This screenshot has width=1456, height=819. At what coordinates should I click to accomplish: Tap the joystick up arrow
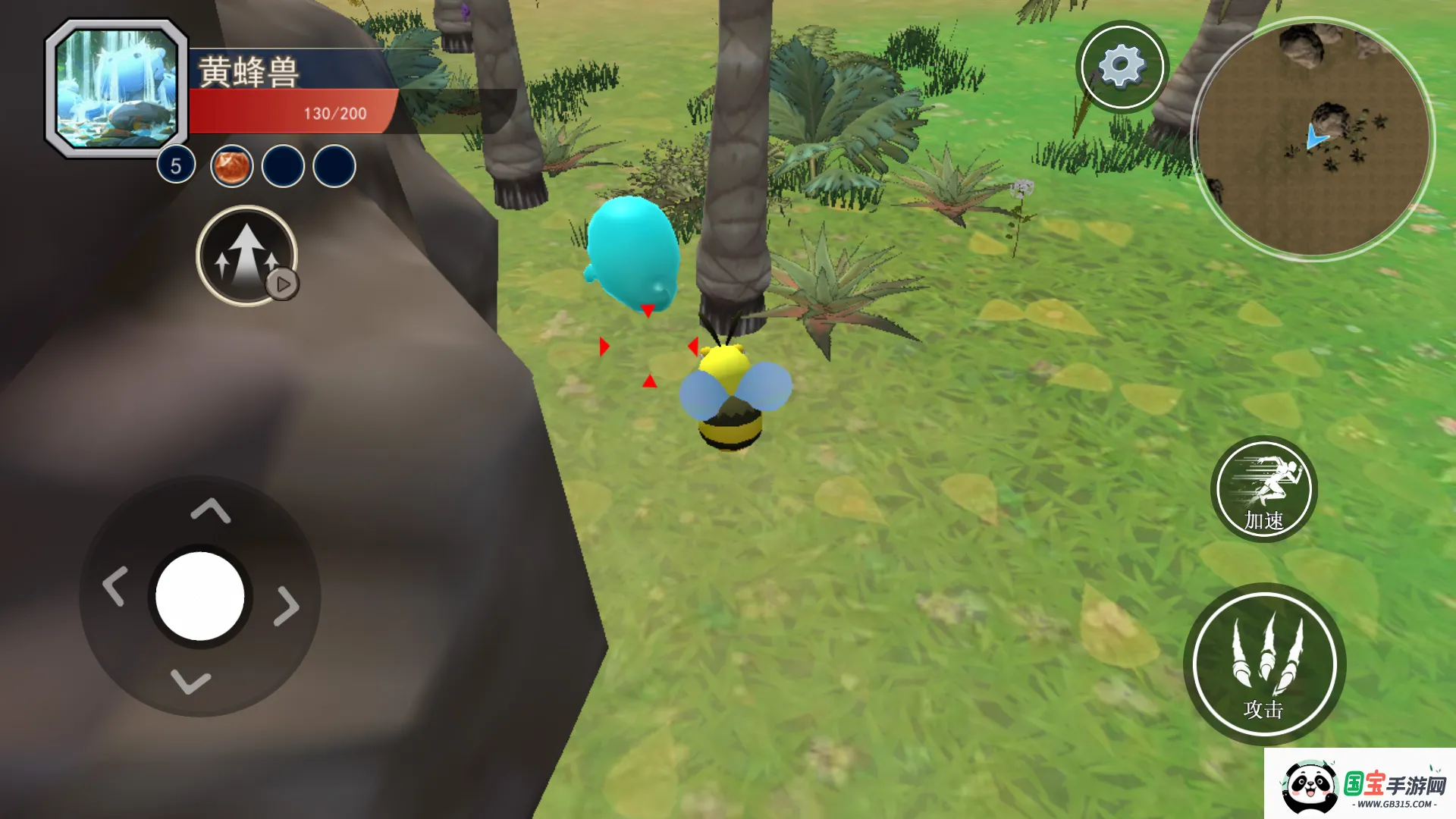click(x=210, y=511)
